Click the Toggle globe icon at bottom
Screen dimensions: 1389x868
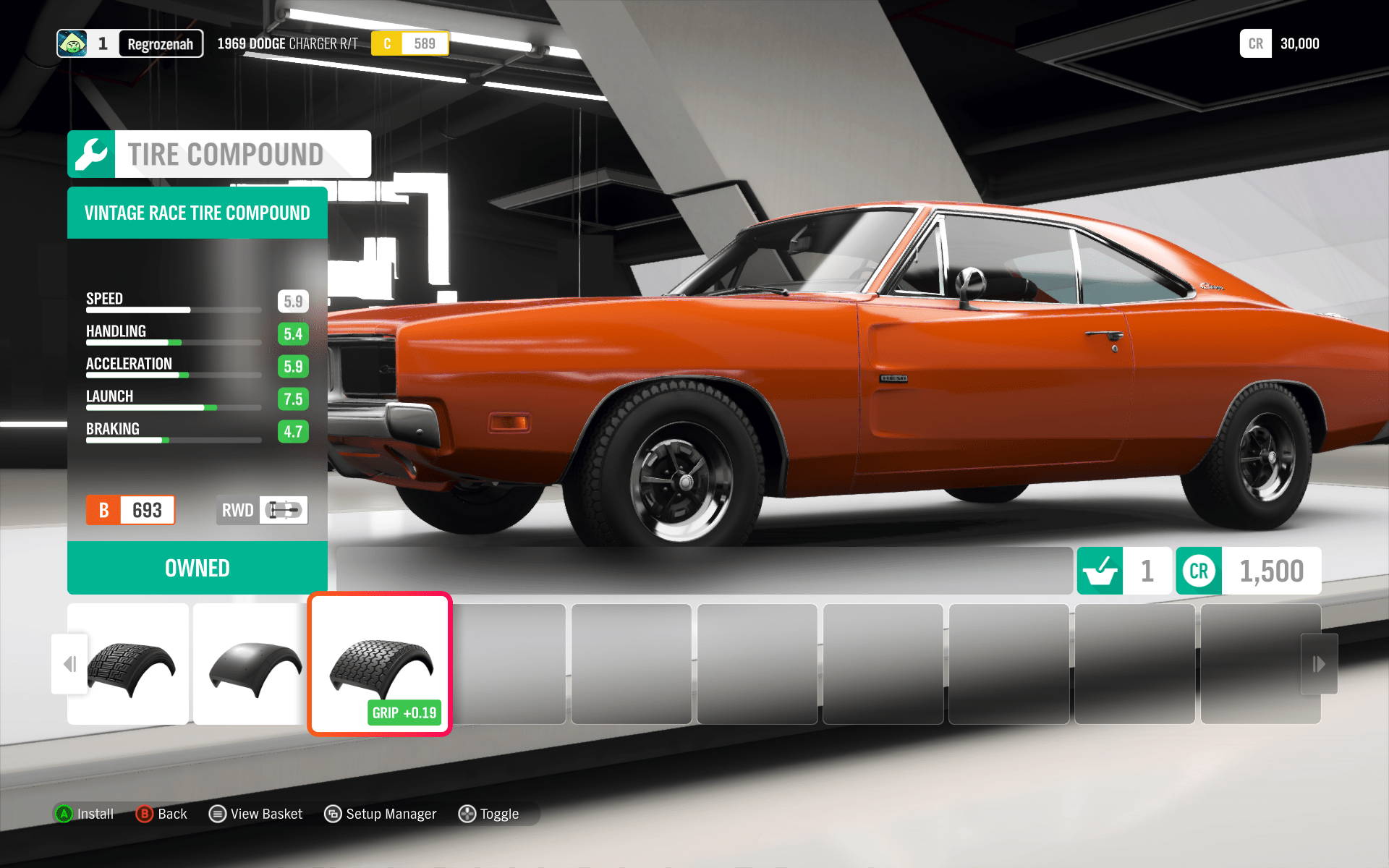click(x=467, y=814)
